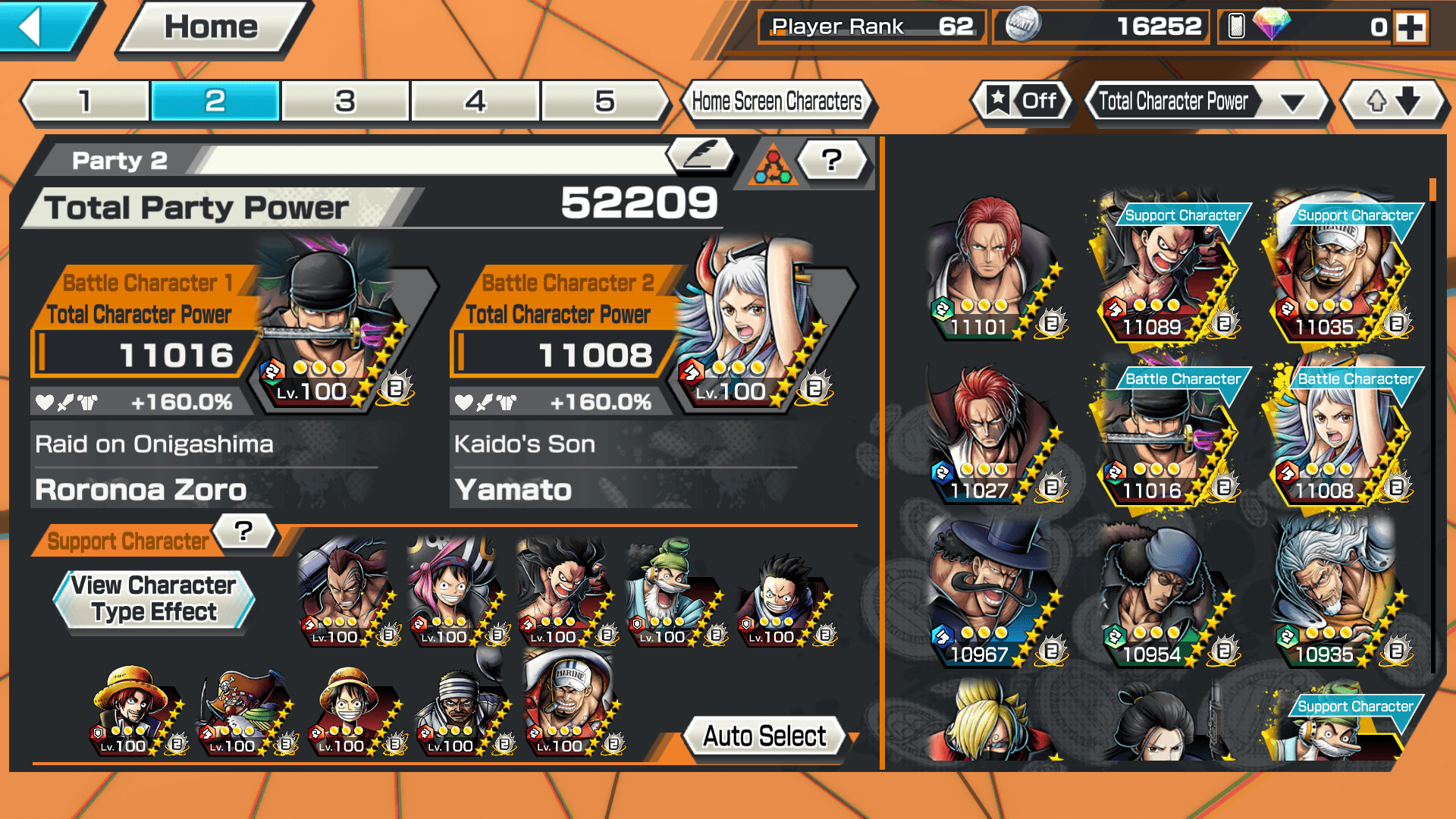Viewport: 1456px width, 819px height.
Task: Open party tab 5
Action: 604,101
